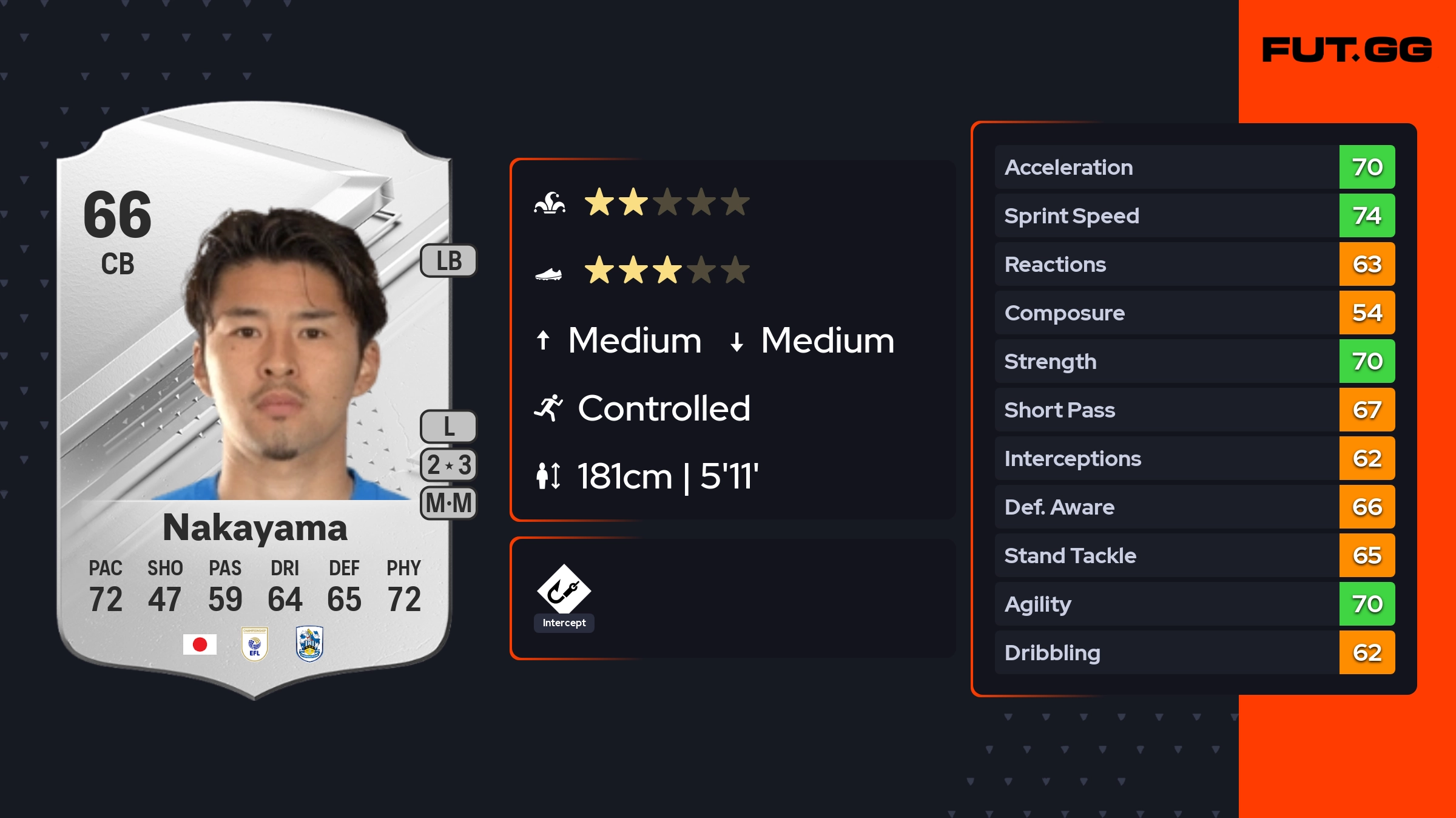Click the FUT.GG logo
1456x818 pixels.
pyautogui.click(x=1347, y=50)
